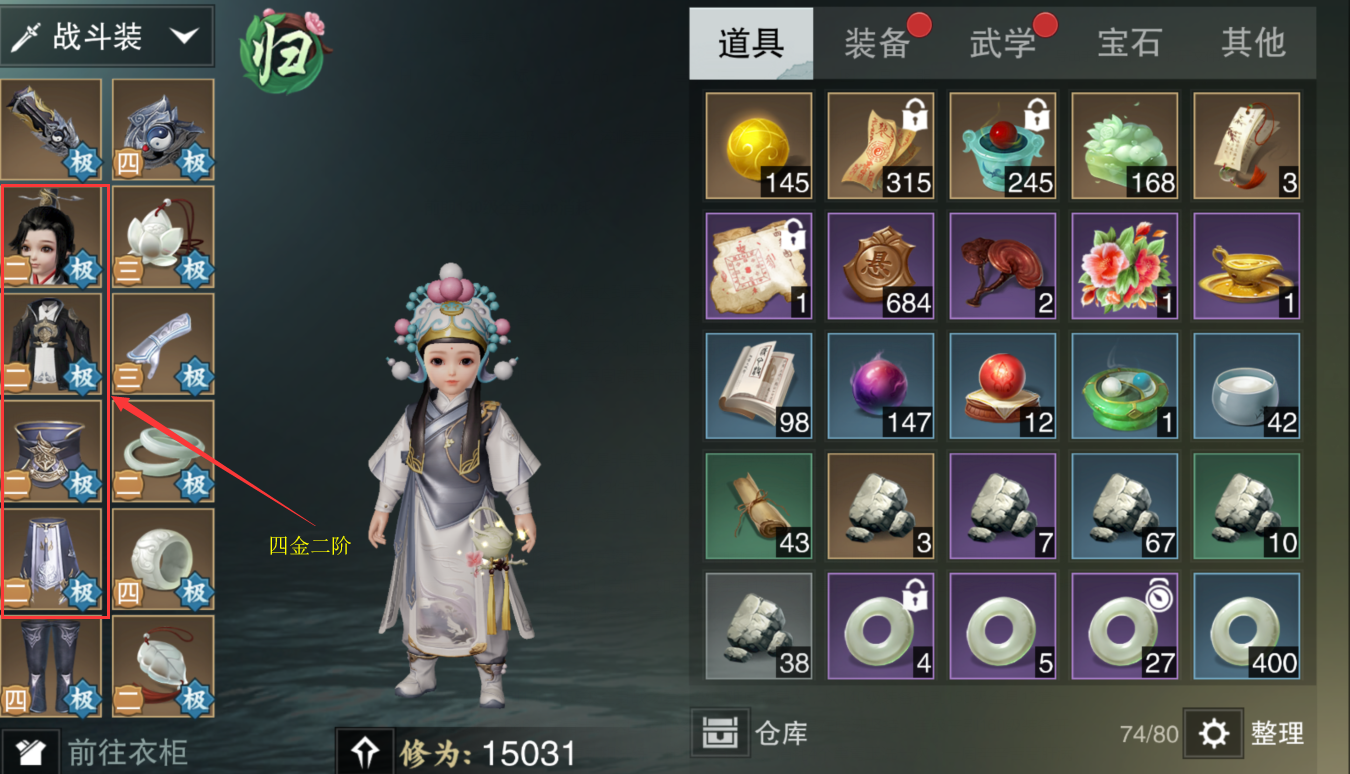The image size is (1350, 774).
Task: Open the jade ring item with 400 count
Action: pyautogui.click(x=1245, y=625)
